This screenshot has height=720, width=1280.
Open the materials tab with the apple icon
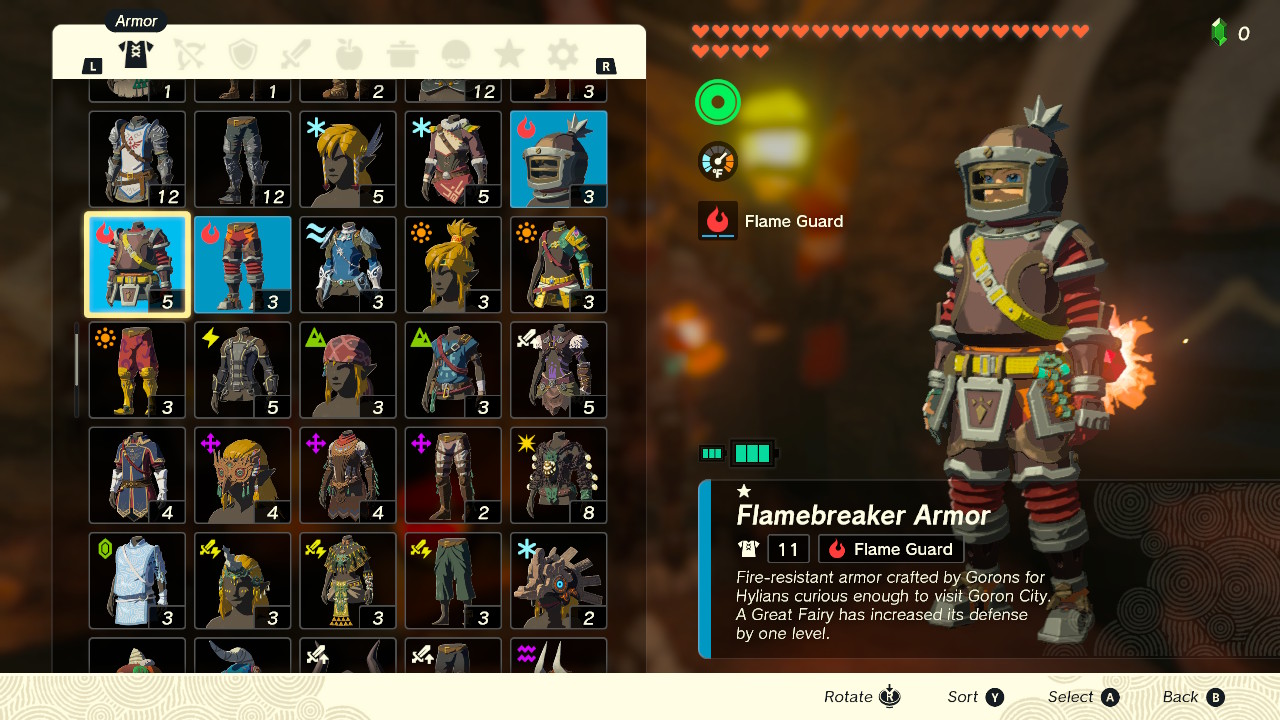349,55
